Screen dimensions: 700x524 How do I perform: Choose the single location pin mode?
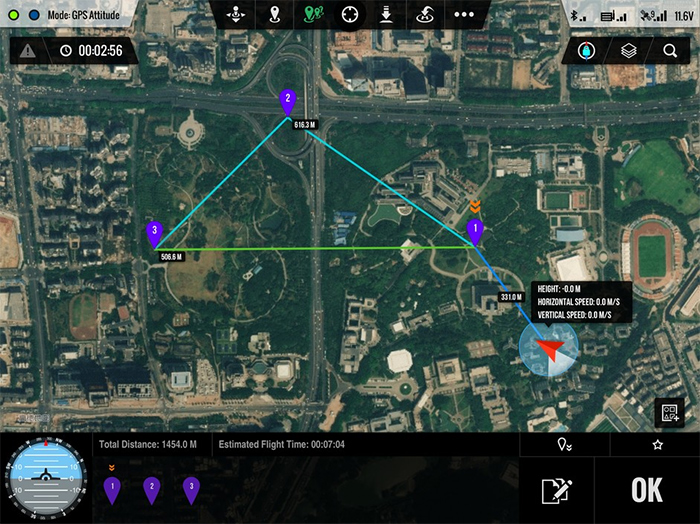click(x=274, y=15)
